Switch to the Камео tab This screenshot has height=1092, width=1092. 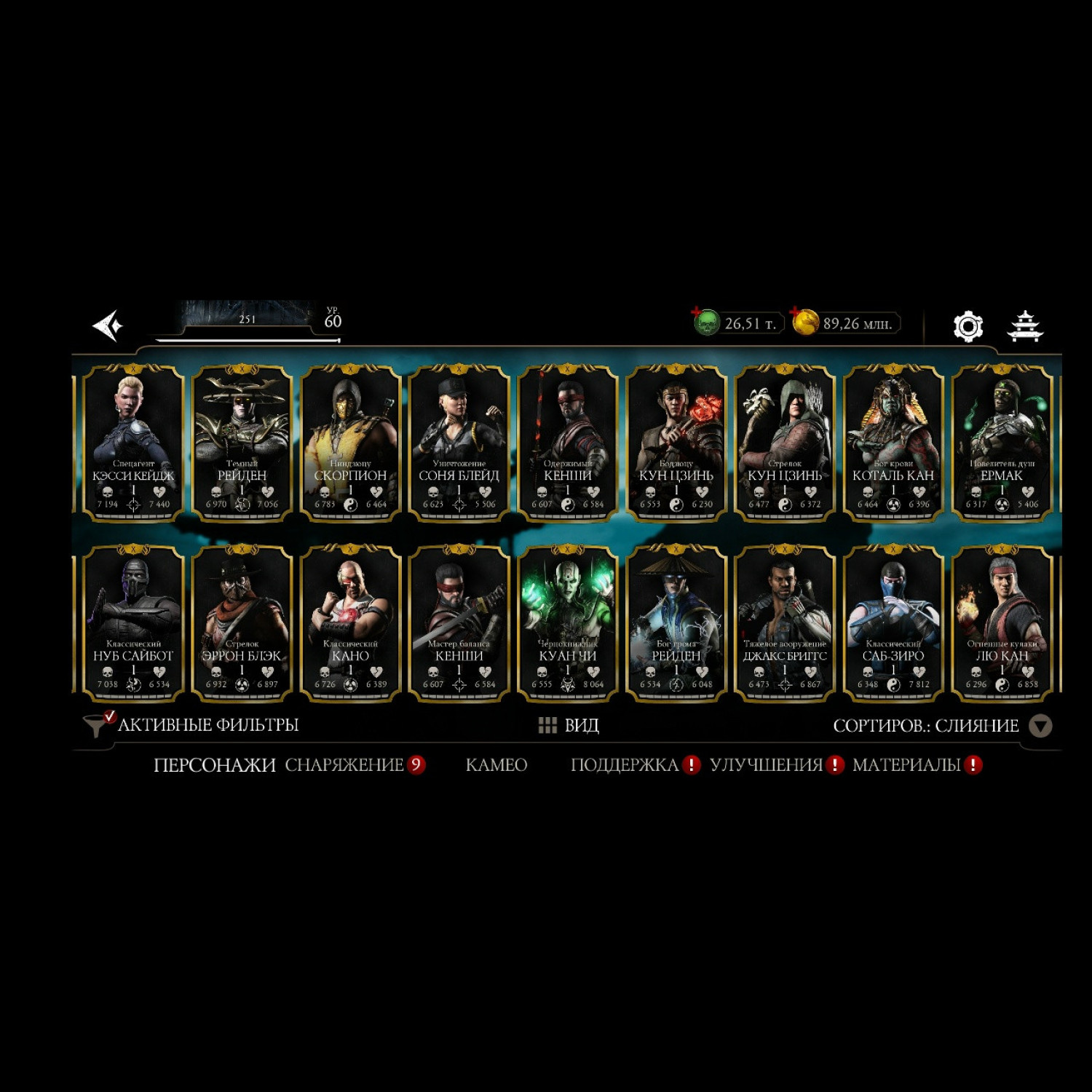[x=496, y=765]
